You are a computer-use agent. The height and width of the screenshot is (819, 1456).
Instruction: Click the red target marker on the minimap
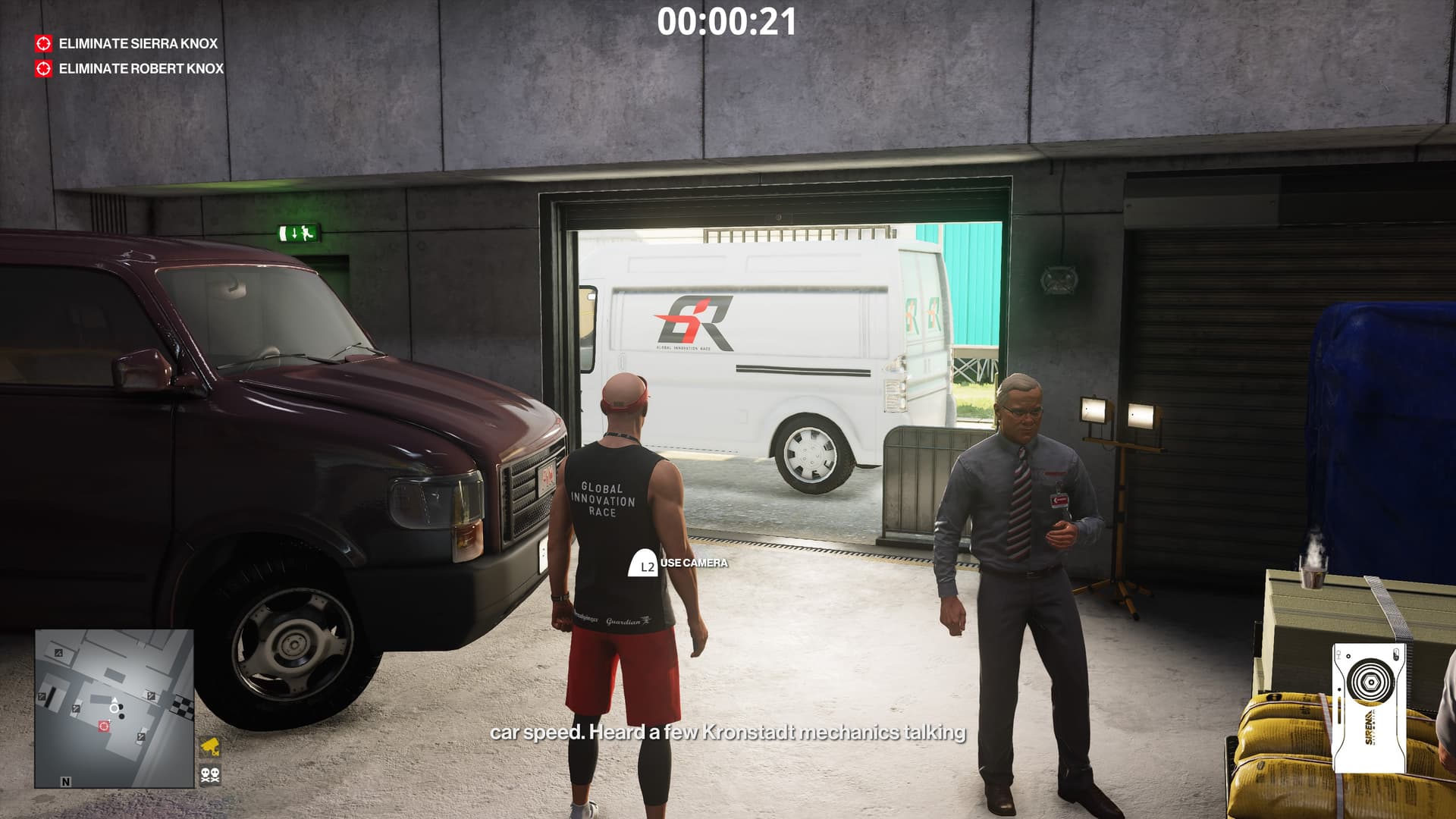coord(104,726)
